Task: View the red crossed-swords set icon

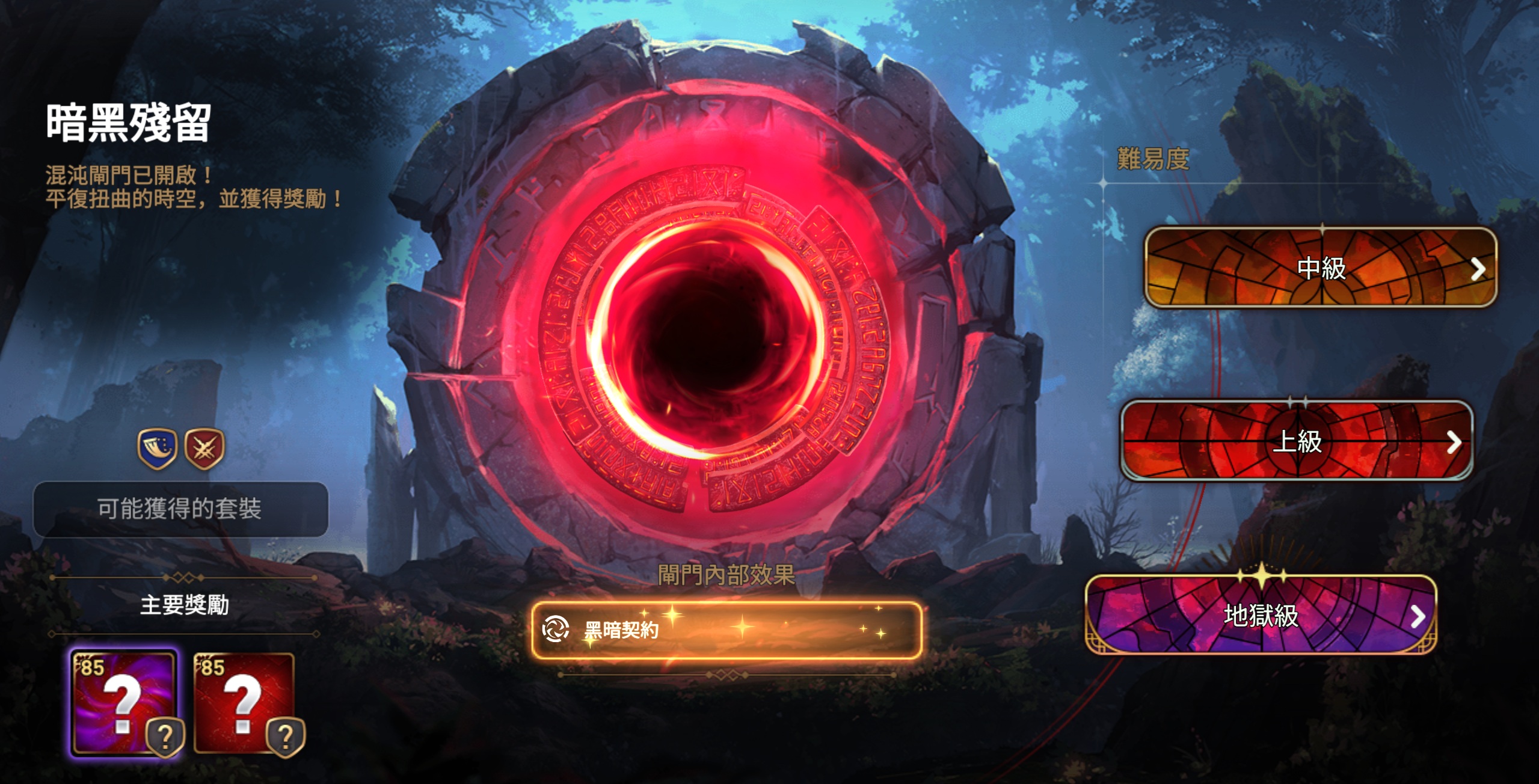Action: [204, 449]
